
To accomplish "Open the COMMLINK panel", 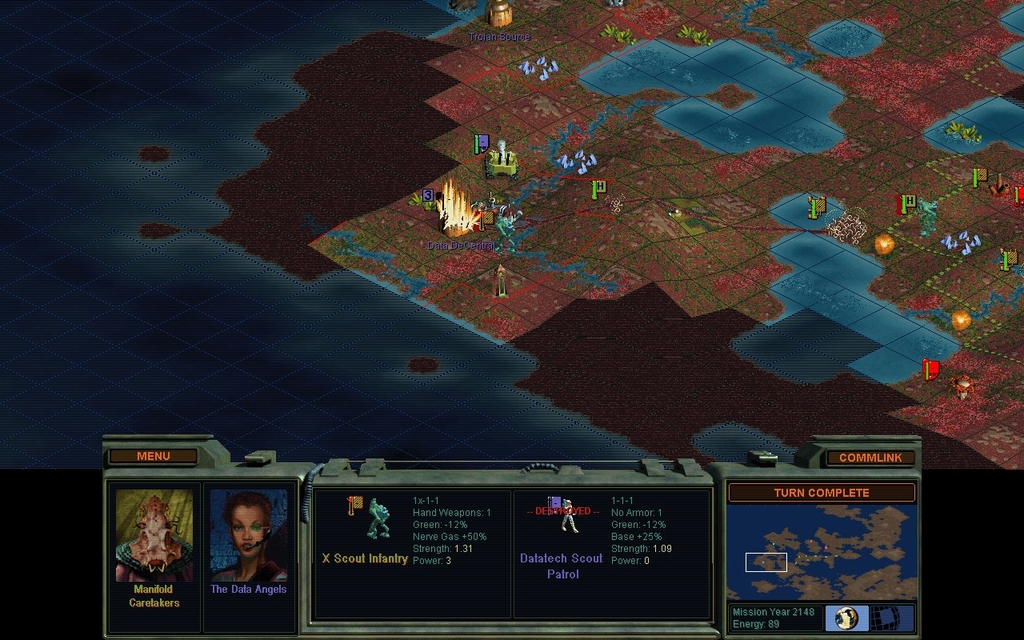I will coord(870,458).
